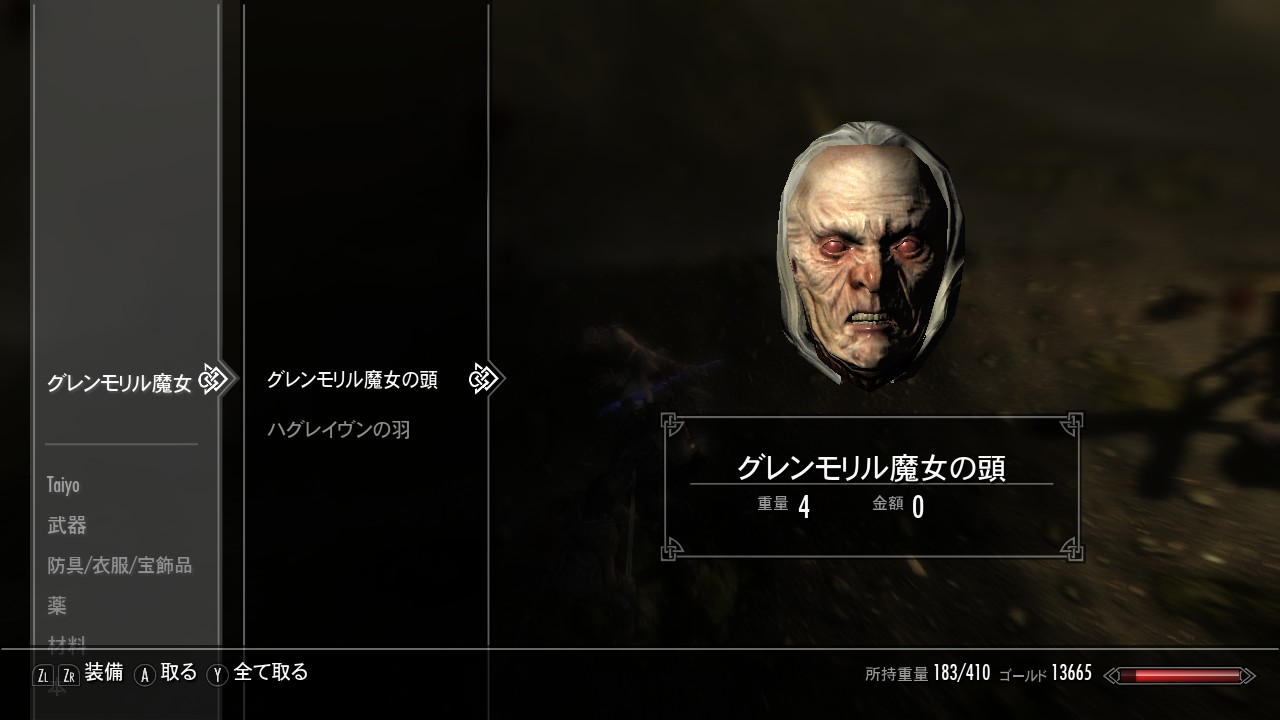This screenshot has width=1280, height=720.
Task: Choose グレンモリル魔女の頭 in the item list
Action: (x=351, y=380)
